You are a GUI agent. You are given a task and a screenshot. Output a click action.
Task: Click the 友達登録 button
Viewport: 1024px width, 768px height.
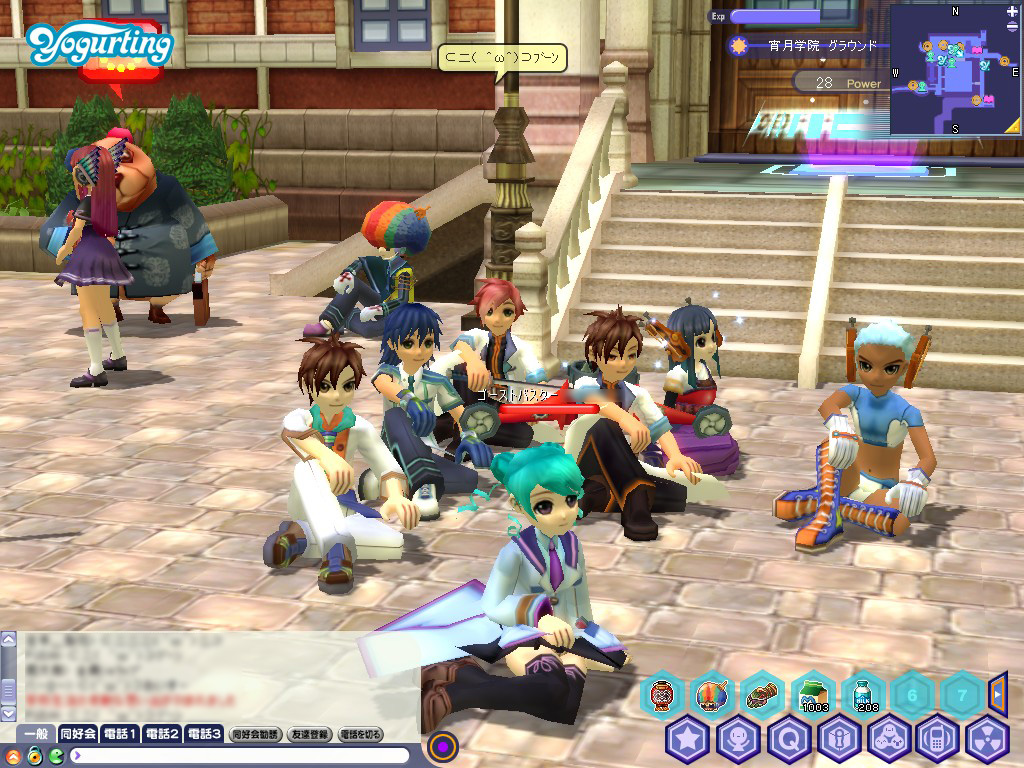pos(310,734)
